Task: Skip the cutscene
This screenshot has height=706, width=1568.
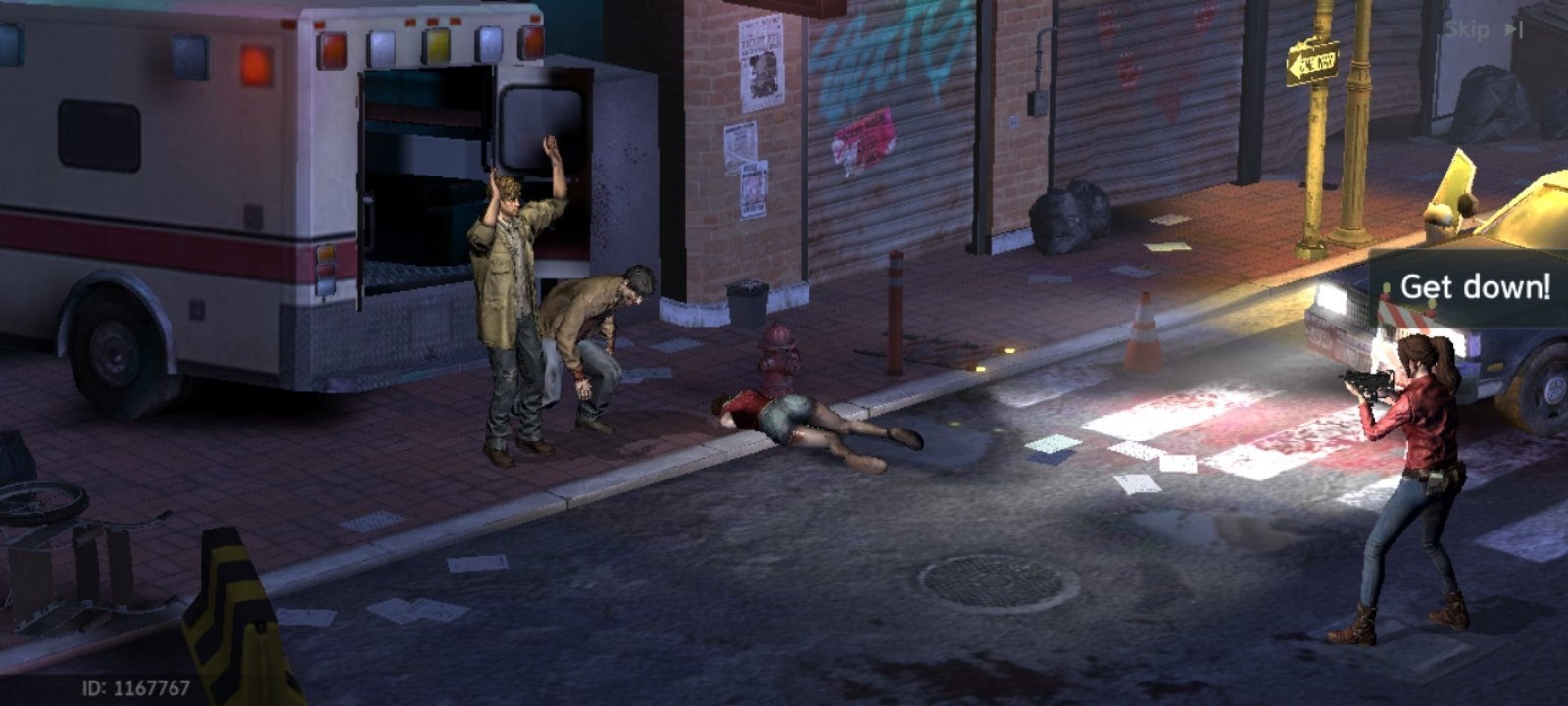Action: tap(1484, 29)
